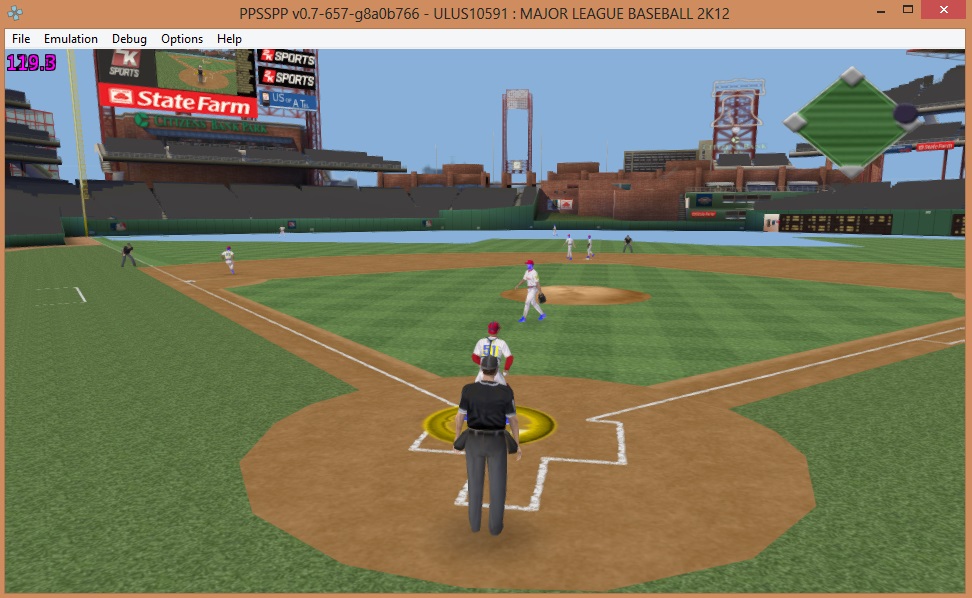Open the Help menu
The width and height of the screenshot is (972, 598).
pyautogui.click(x=230, y=39)
